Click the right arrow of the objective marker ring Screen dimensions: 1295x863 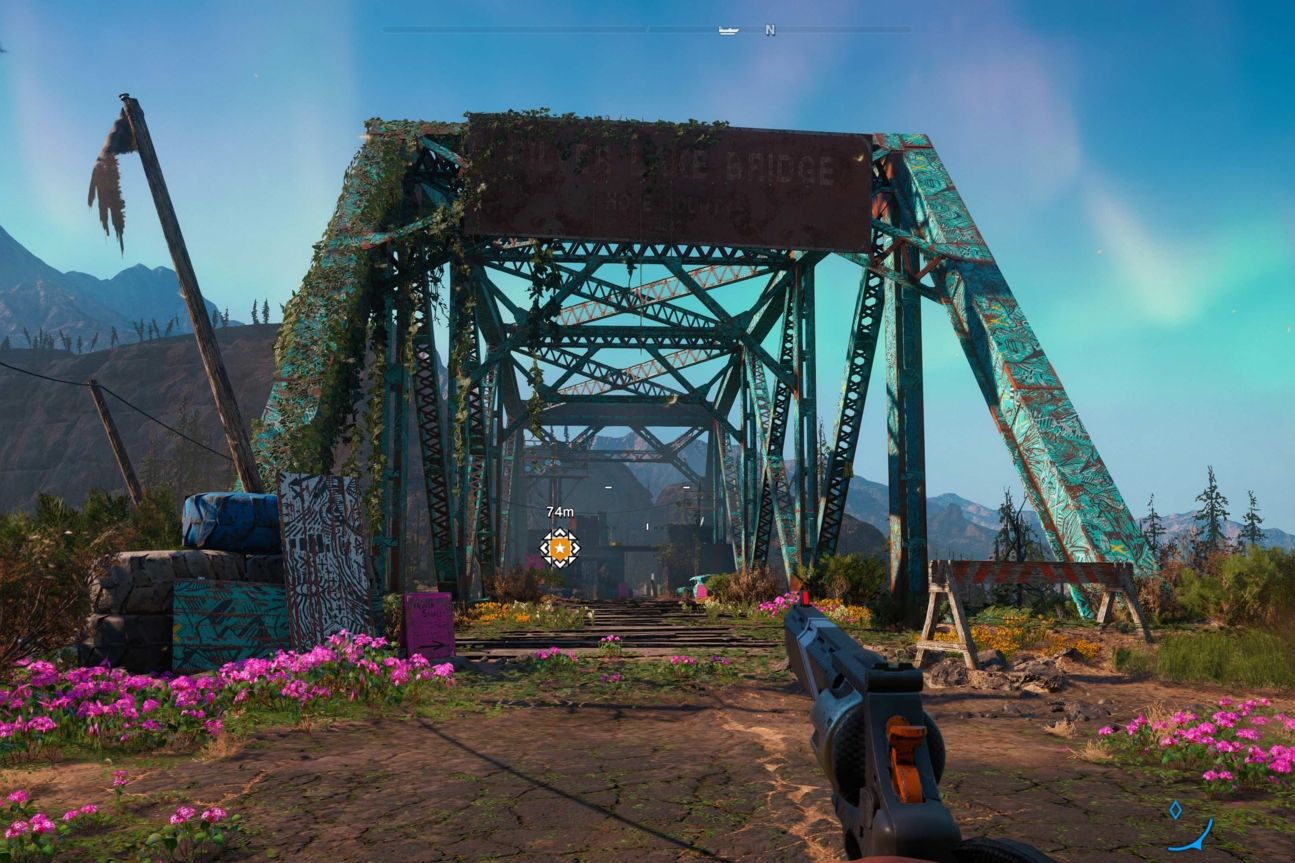[578, 548]
